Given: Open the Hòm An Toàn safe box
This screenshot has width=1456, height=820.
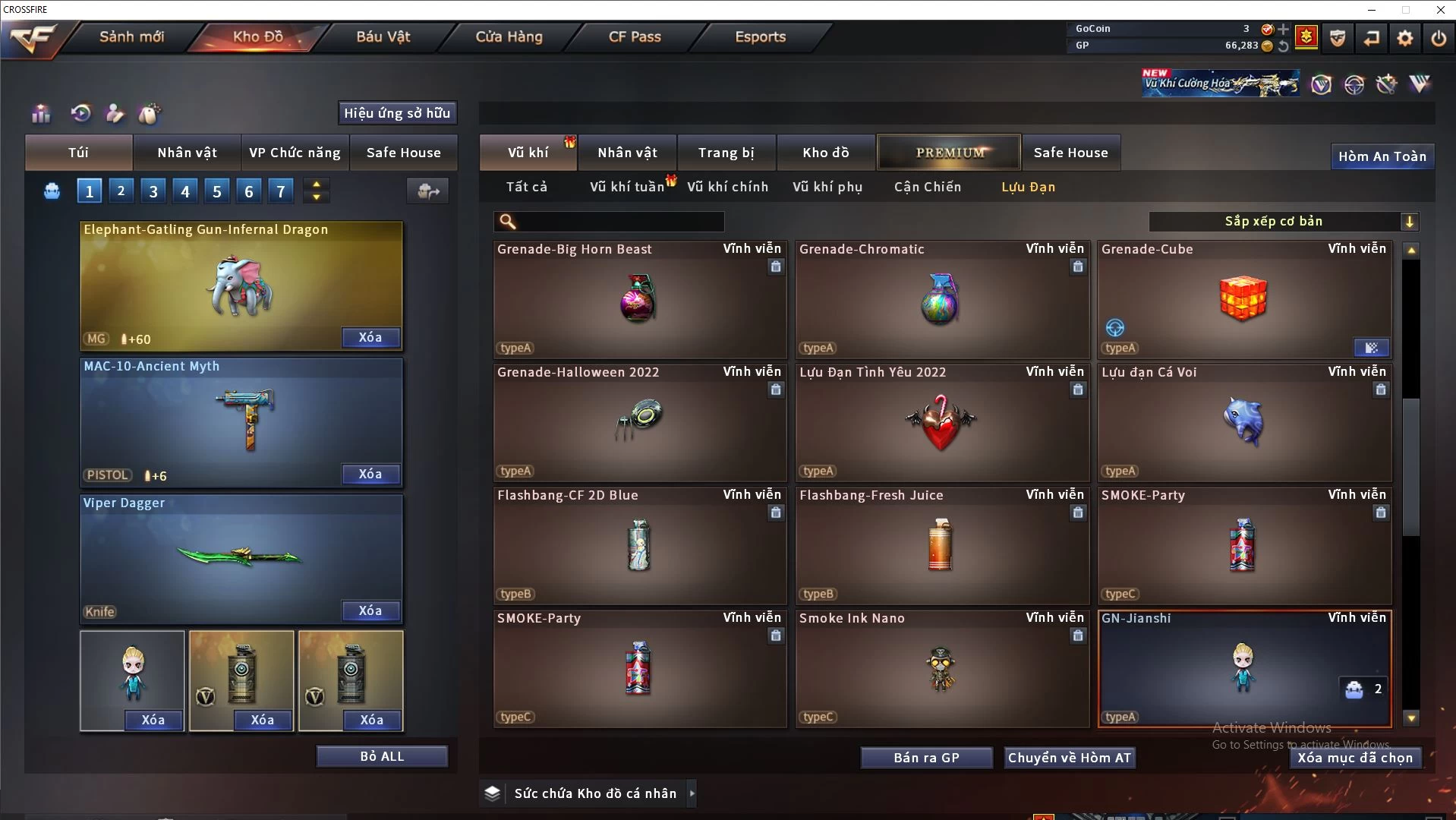Looking at the screenshot, I should pyautogui.click(x=1382, y=156).
